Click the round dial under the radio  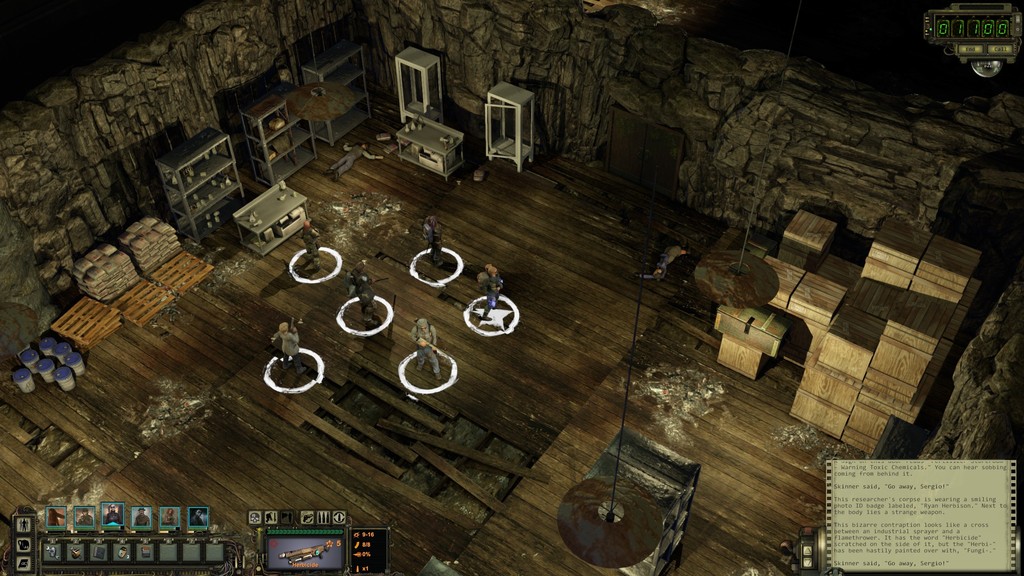pyautogui.click(x=989, y=66)
